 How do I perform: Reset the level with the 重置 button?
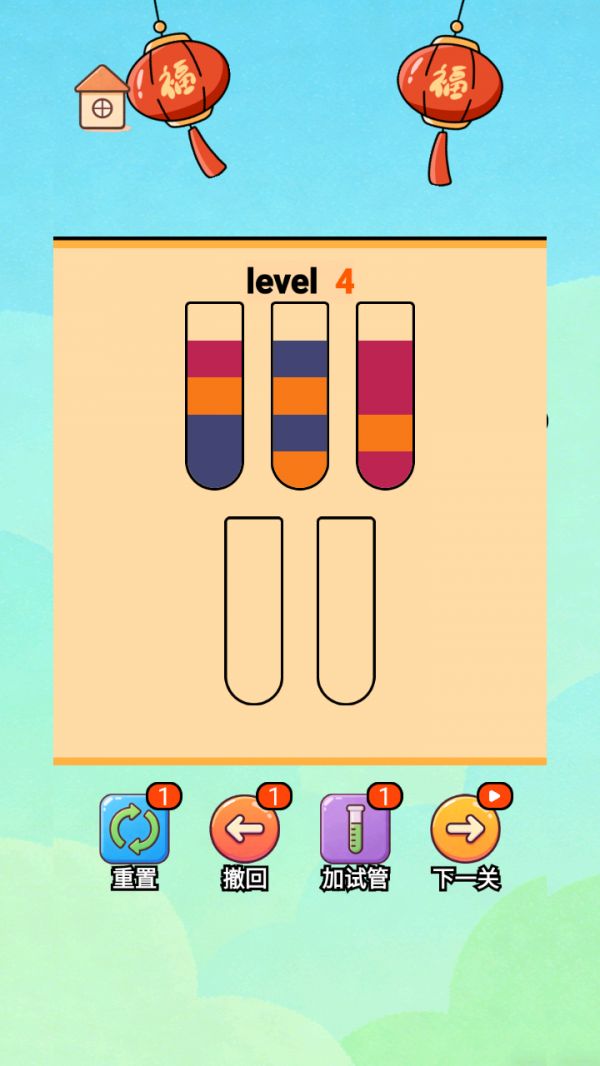click(x=134, y=830)
